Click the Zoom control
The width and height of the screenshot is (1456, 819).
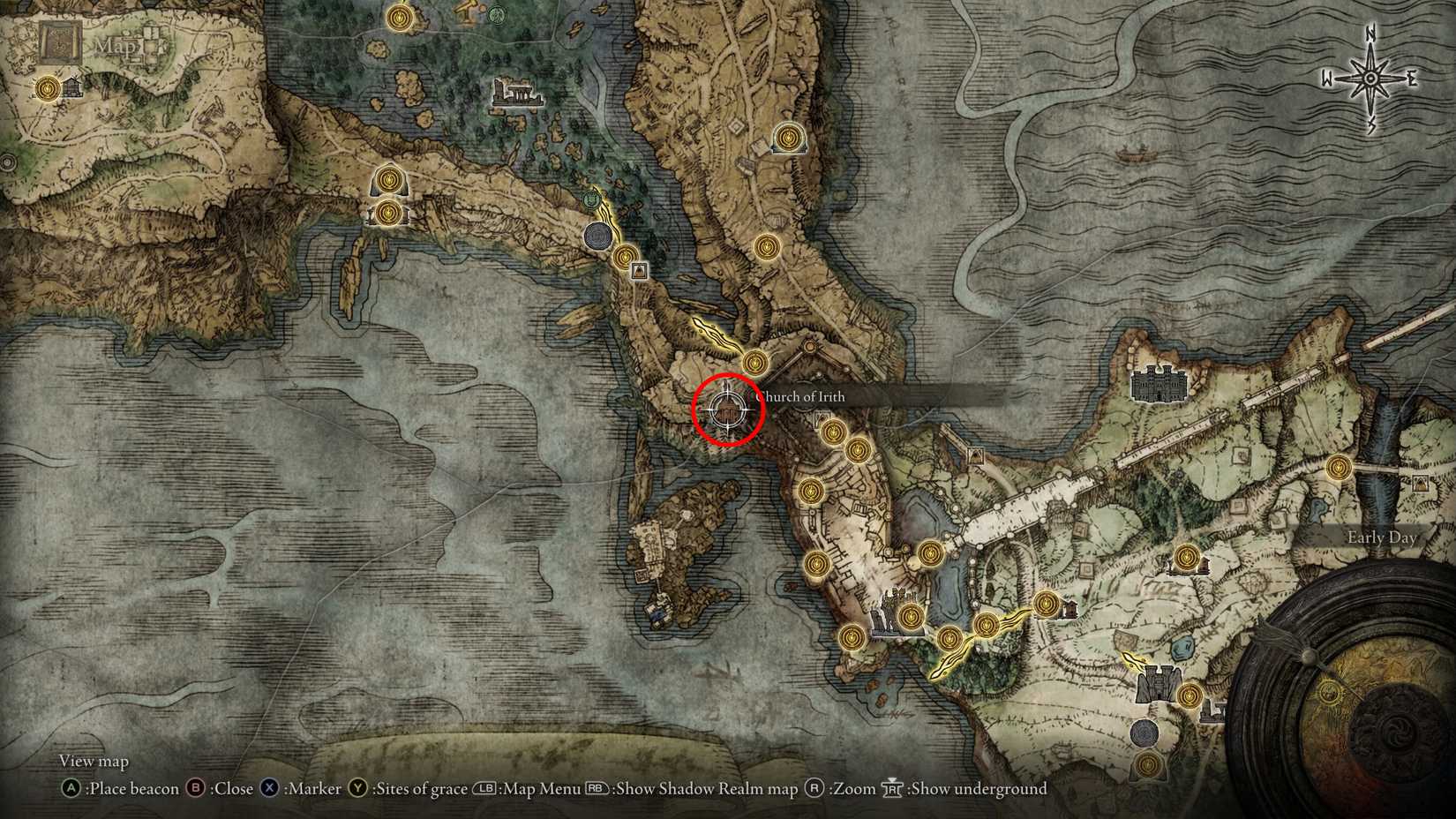point(852,789)
